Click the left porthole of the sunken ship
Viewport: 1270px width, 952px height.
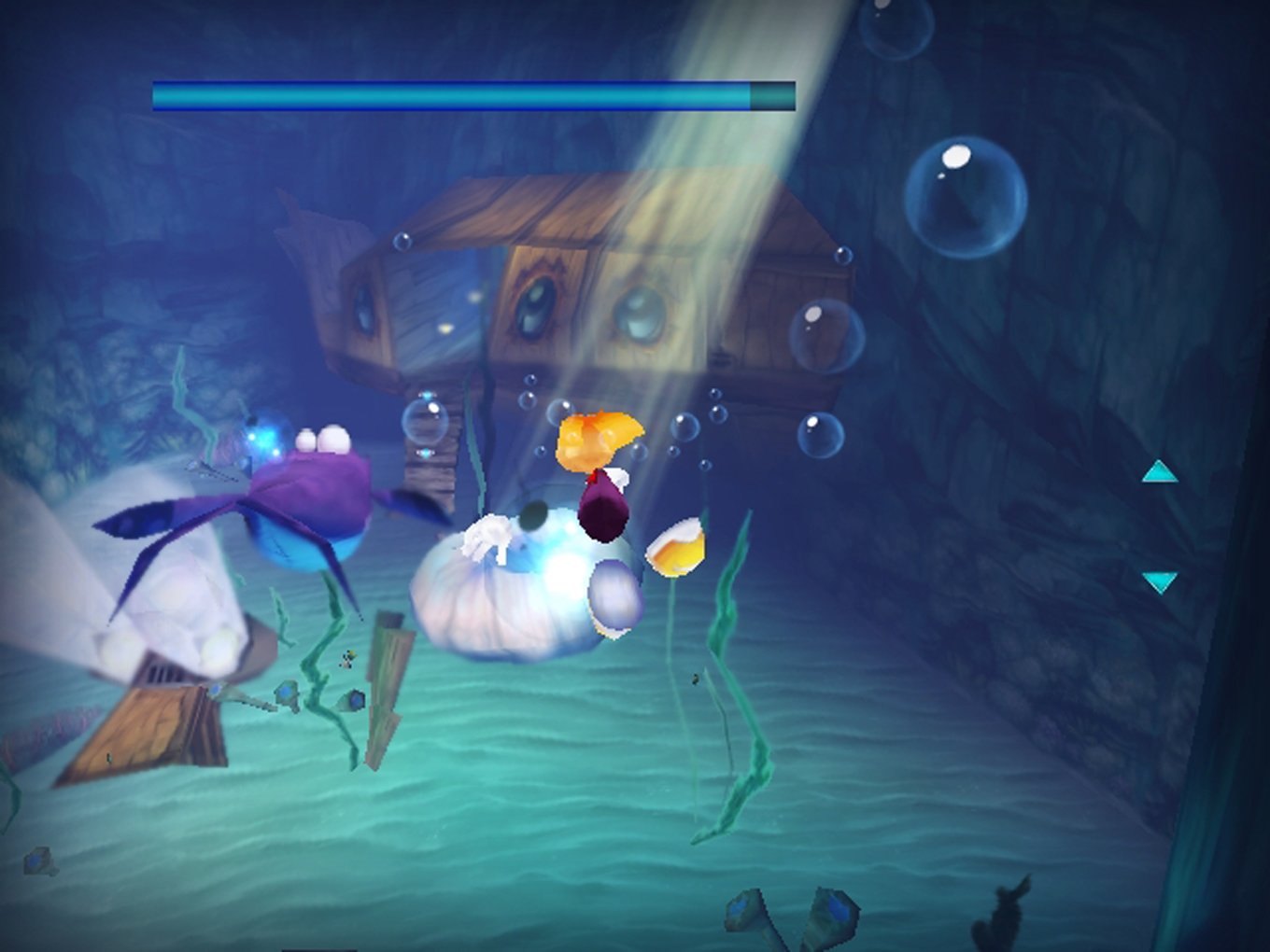(x=364, y=308)
